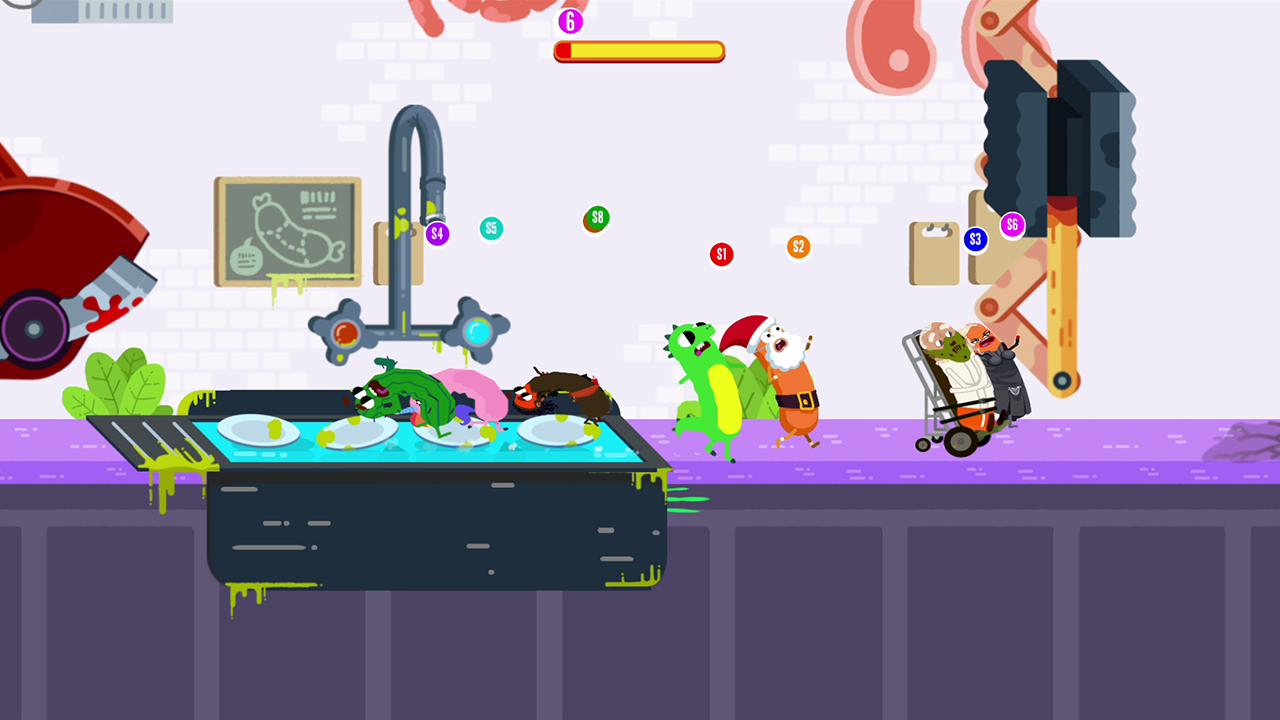Collect the purple S4 orb
Image resolution: width=1280 pixels, height=720 pixels.
(x=437, y=233)
